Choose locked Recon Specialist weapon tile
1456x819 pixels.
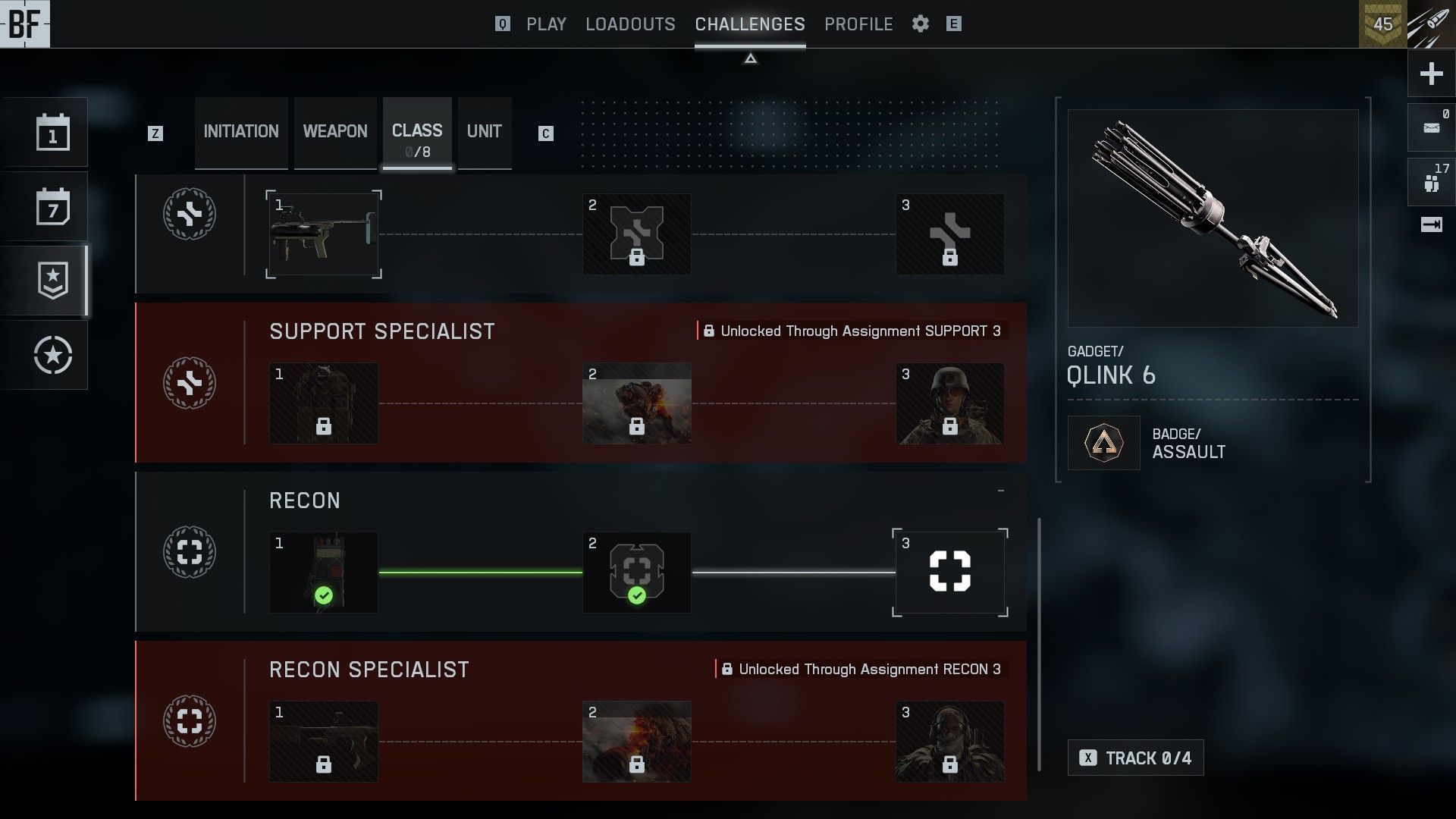[x=324, y=742]
